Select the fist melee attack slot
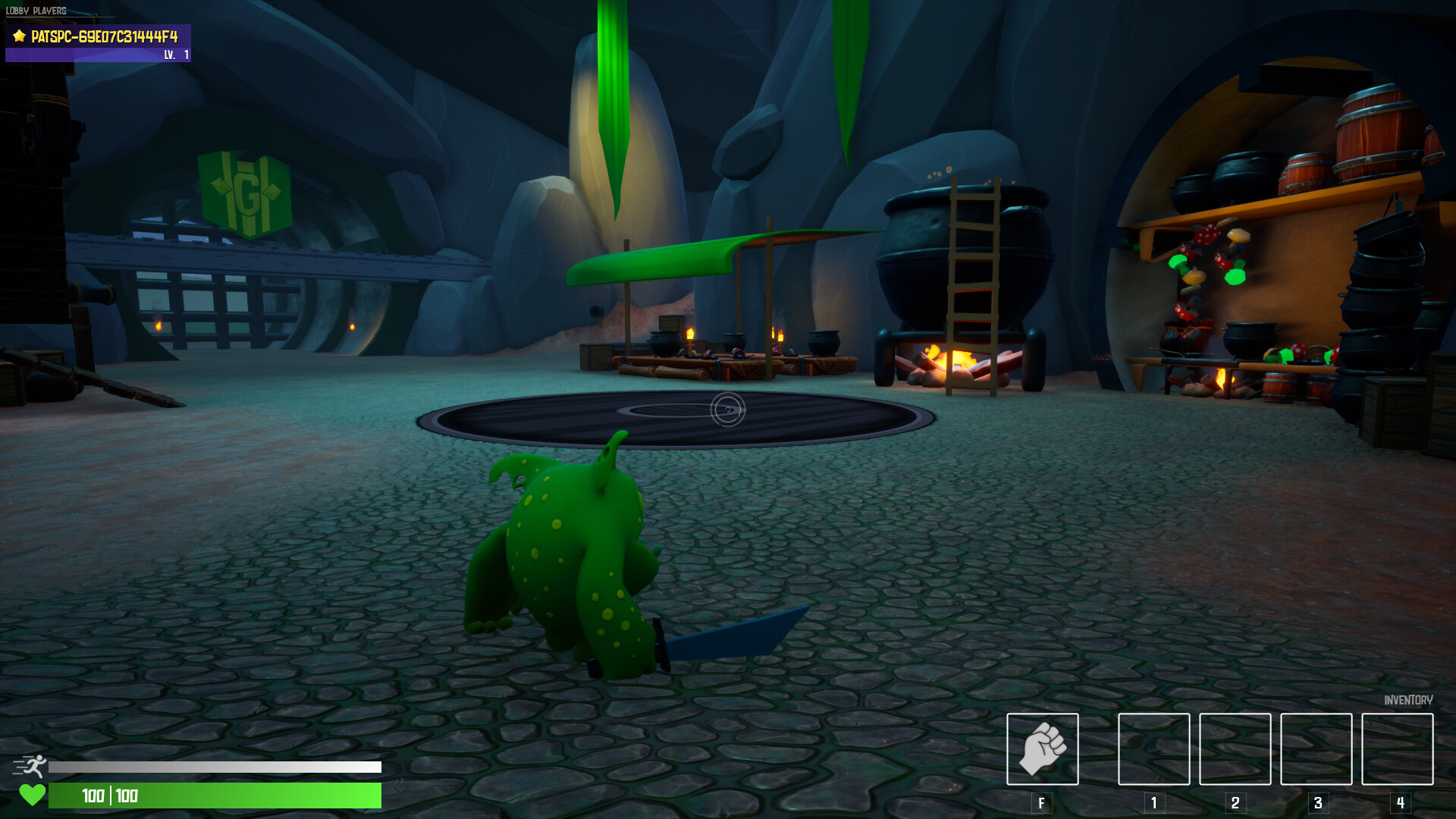Image resolution: width=1456 pixels, height=819 pixels. (1043, 749)
